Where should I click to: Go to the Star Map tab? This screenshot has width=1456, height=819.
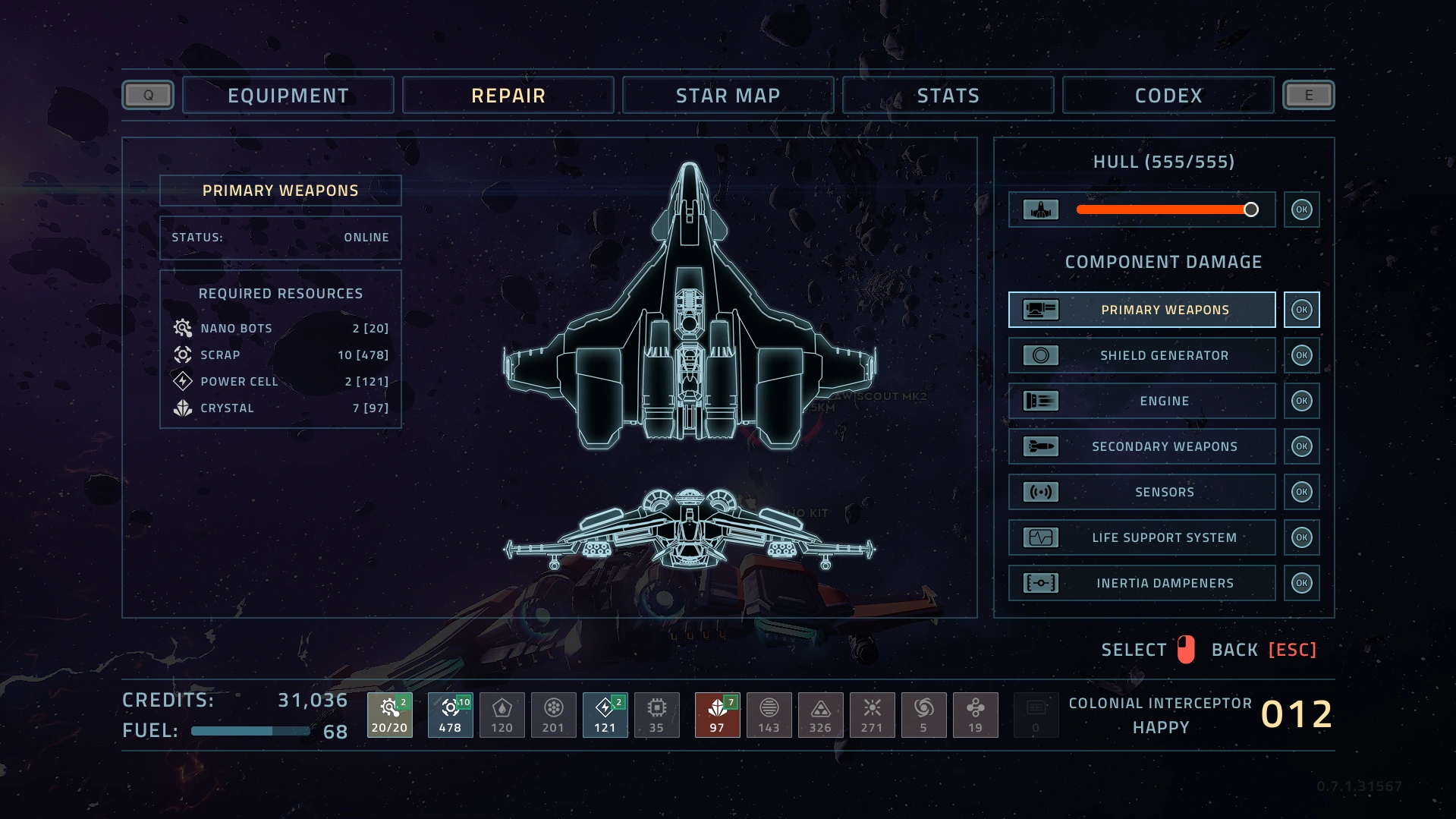(x=728, y=96)
